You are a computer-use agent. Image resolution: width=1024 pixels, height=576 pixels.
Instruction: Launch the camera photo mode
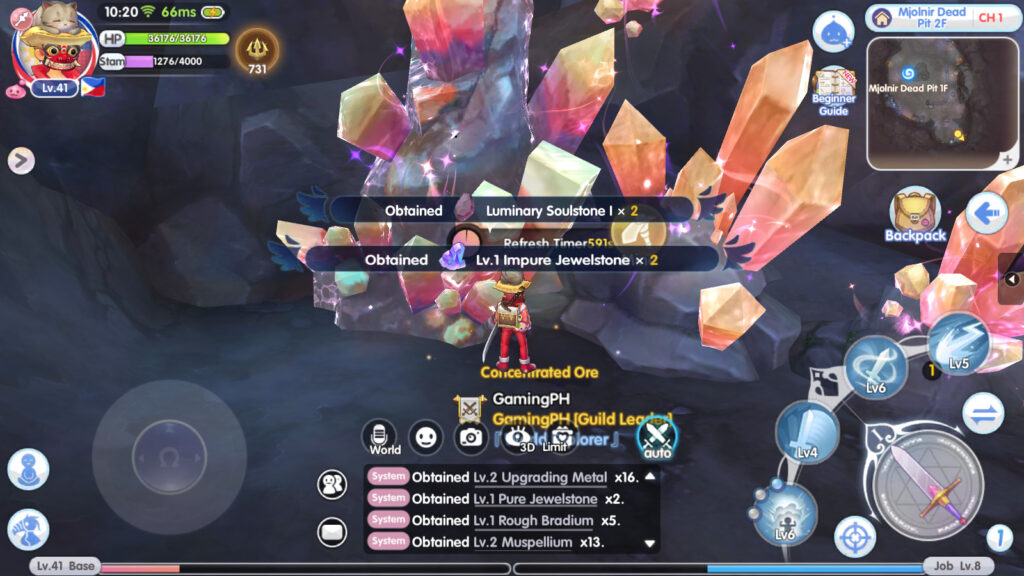[472, 436]
